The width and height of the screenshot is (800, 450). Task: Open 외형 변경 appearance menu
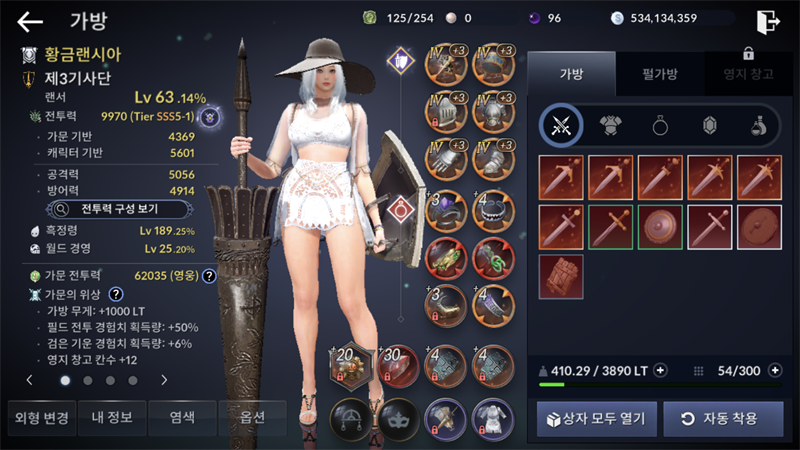(39, 418)
